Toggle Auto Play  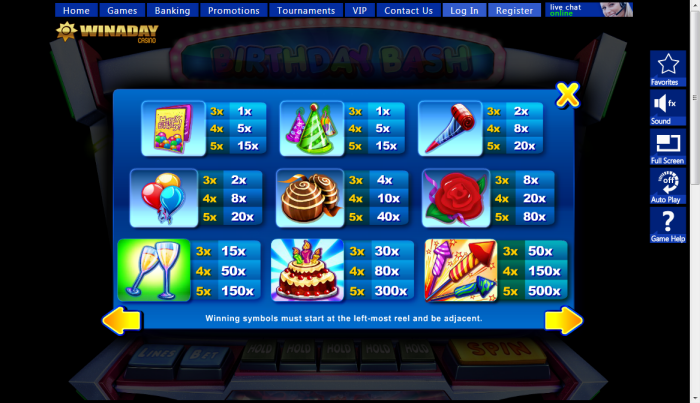pyautogui.click(x=667, y=185)
